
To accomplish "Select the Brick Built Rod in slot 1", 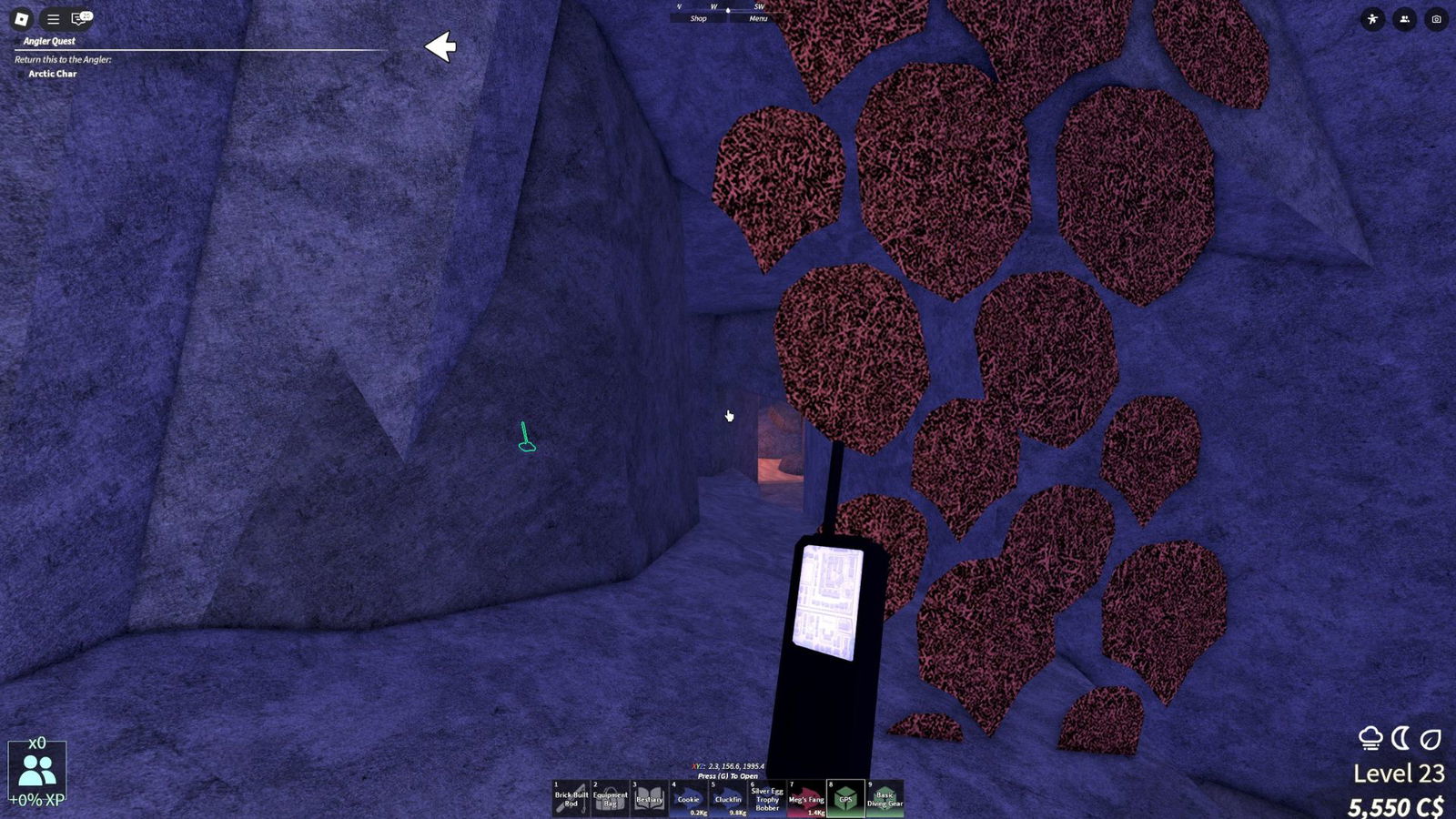I will pos(571,798).
